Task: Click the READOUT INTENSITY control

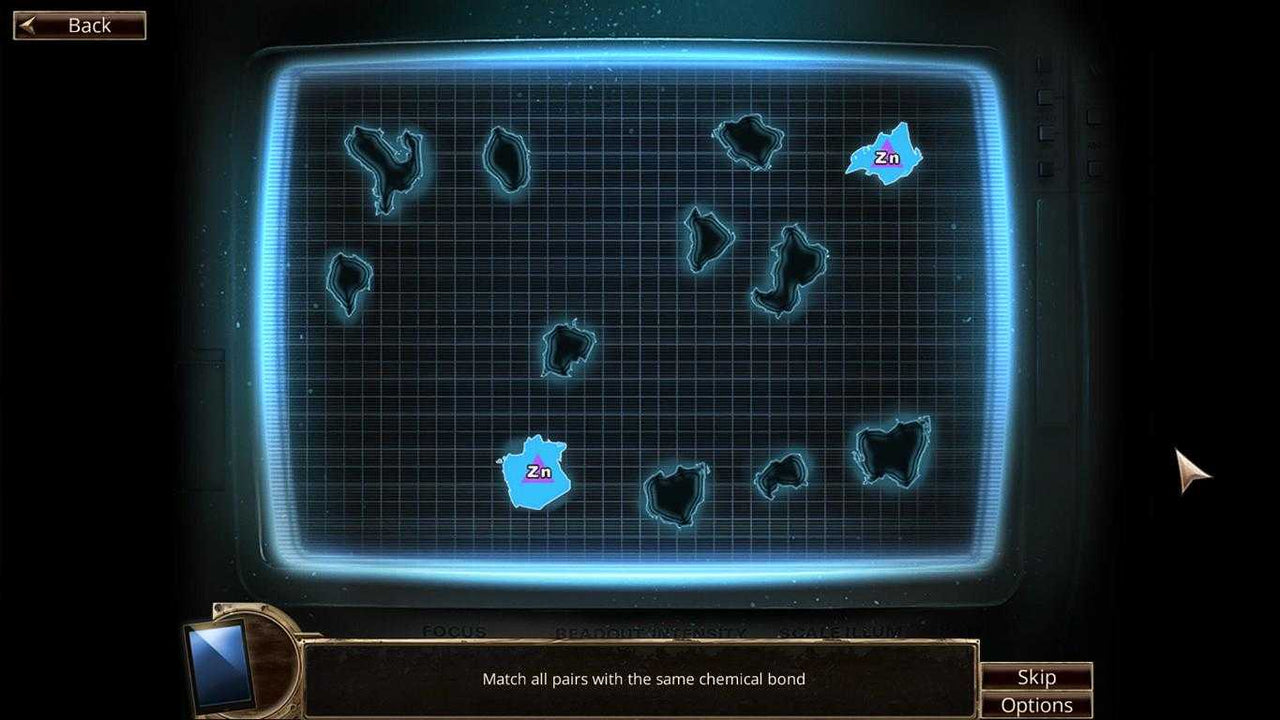Action: point(650,632)
